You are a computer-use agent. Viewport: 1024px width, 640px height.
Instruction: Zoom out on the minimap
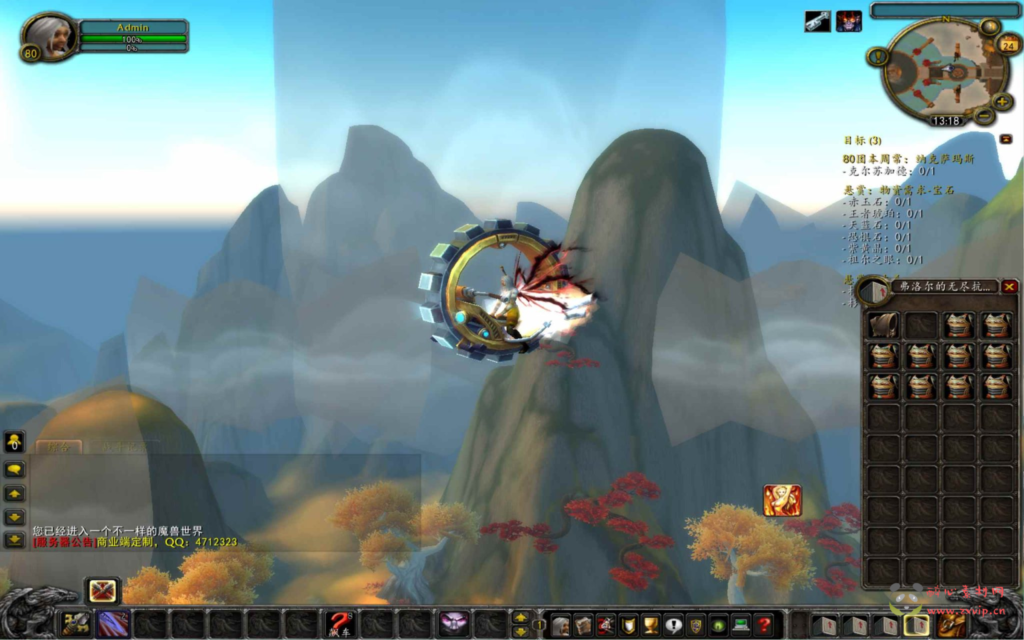point(984,115)
